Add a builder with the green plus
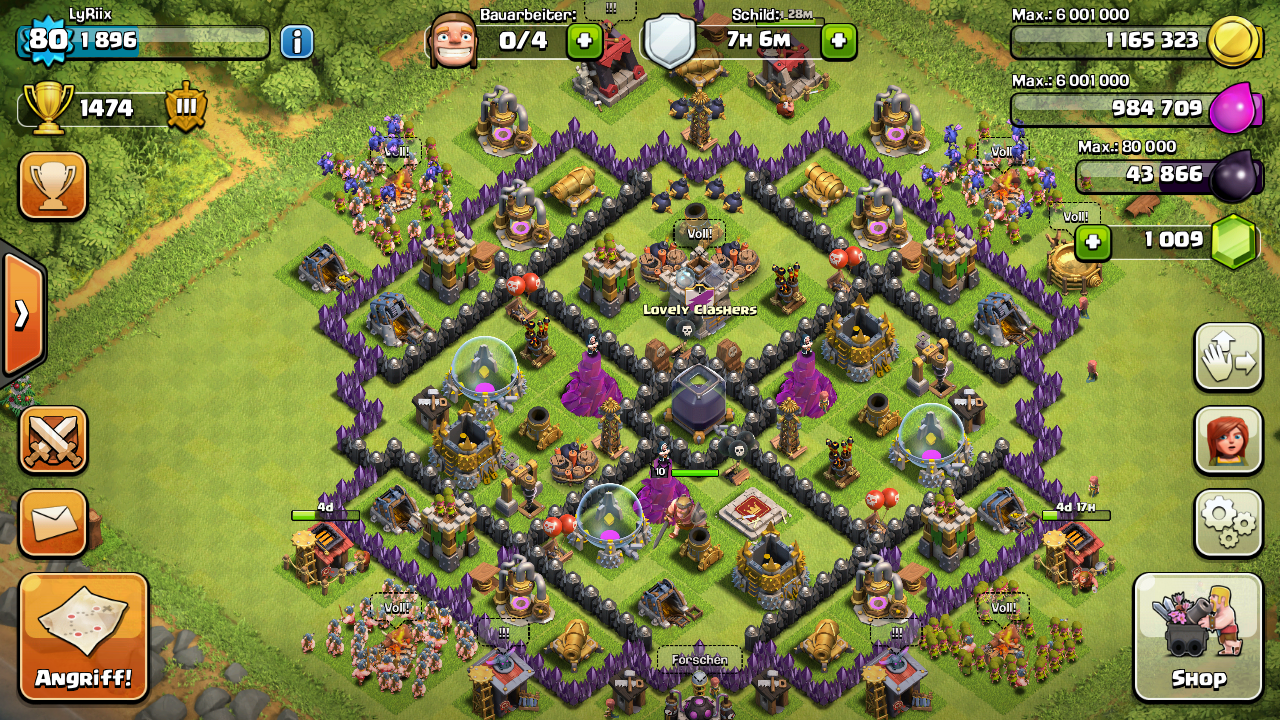The width and height of the screenshot is (1280, 720). 585,41
